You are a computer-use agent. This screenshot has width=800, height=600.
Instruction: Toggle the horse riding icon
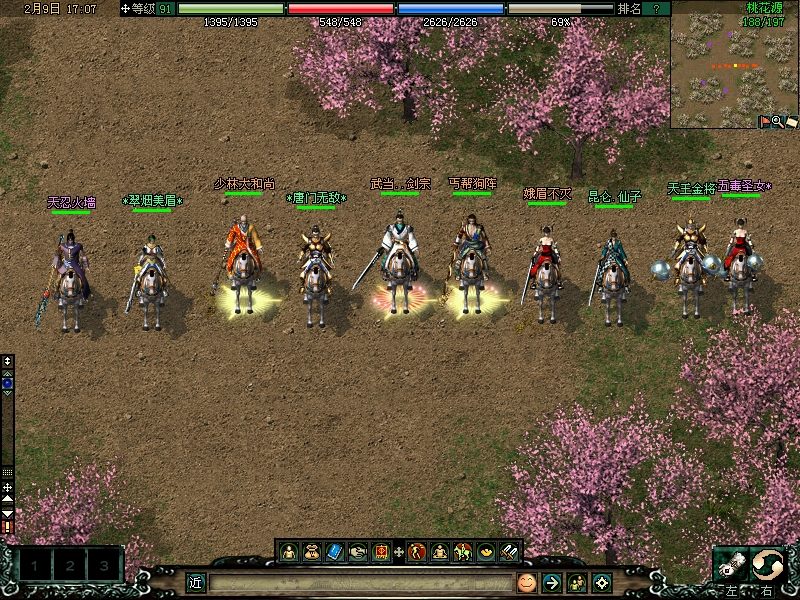point(463,551)
